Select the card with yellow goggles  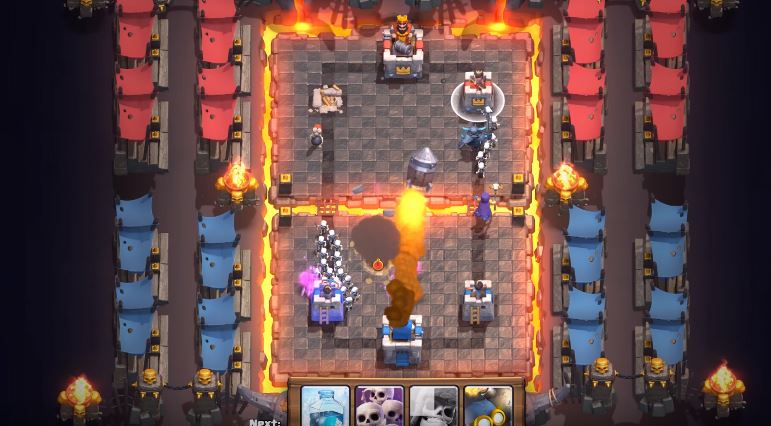pos(488,406)
